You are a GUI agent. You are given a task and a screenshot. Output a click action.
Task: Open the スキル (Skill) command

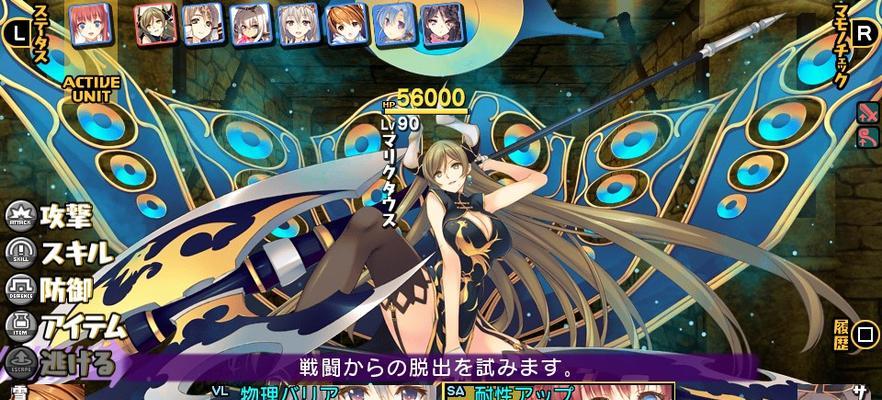click(x=62, y=252)
